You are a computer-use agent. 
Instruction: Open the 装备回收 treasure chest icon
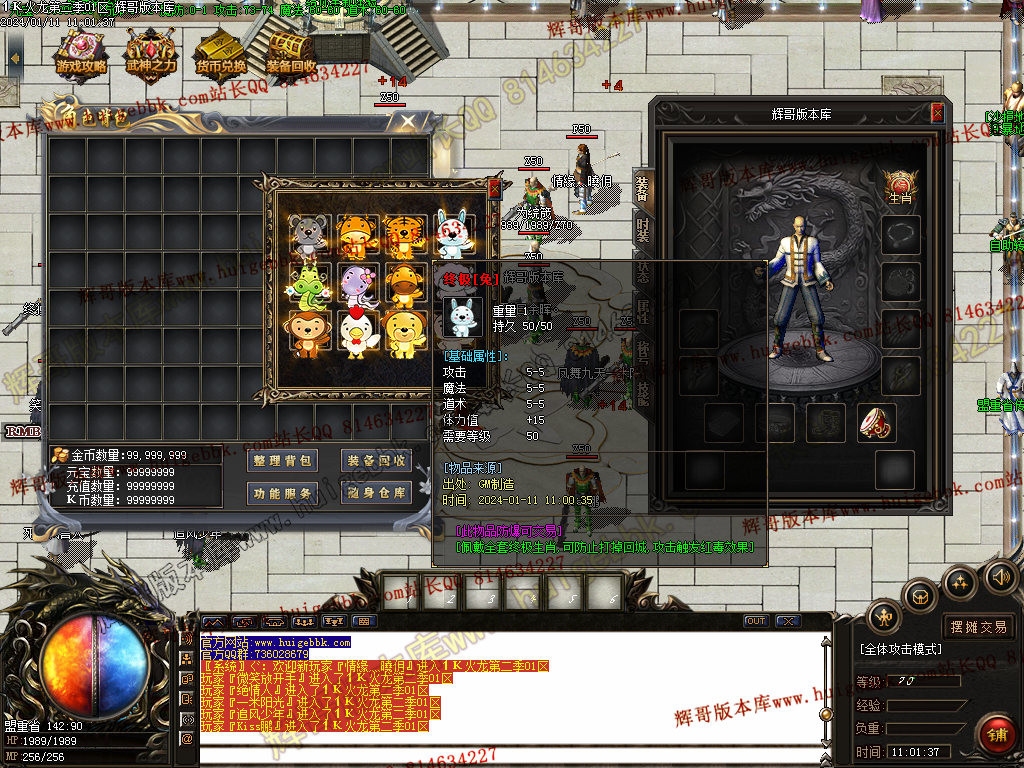click(291, 53)
